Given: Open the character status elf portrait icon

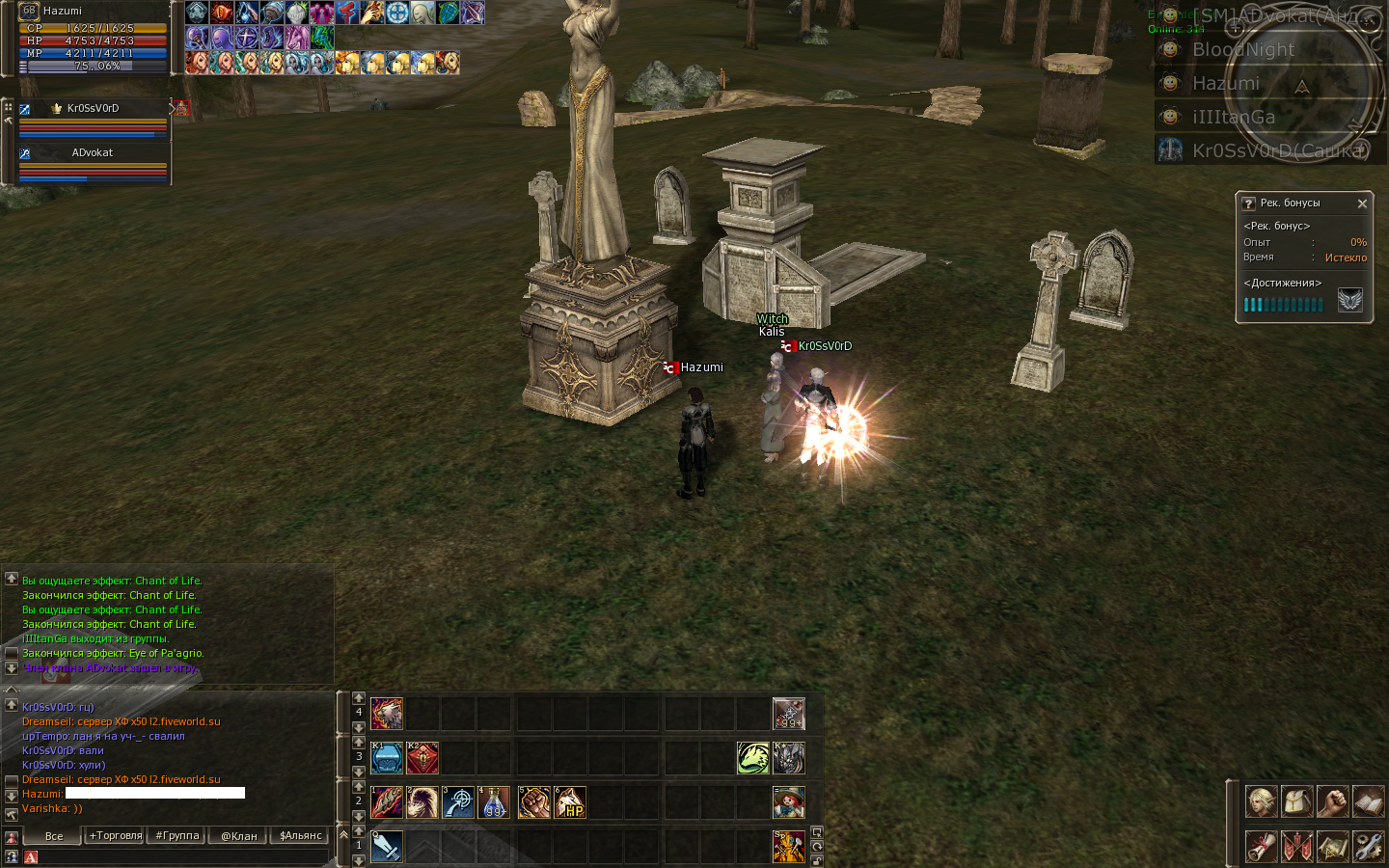Looking at the screenshot, I should coord(1261,801).
